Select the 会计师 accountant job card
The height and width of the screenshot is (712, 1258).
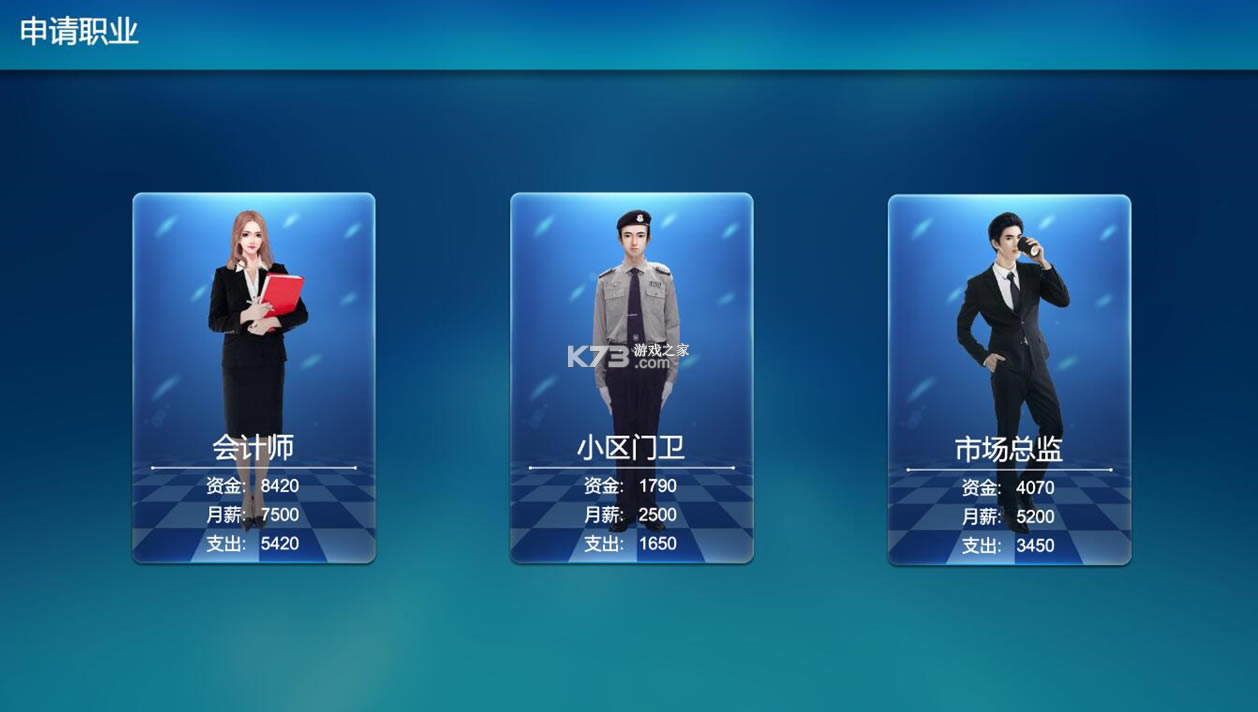(254, 378)
